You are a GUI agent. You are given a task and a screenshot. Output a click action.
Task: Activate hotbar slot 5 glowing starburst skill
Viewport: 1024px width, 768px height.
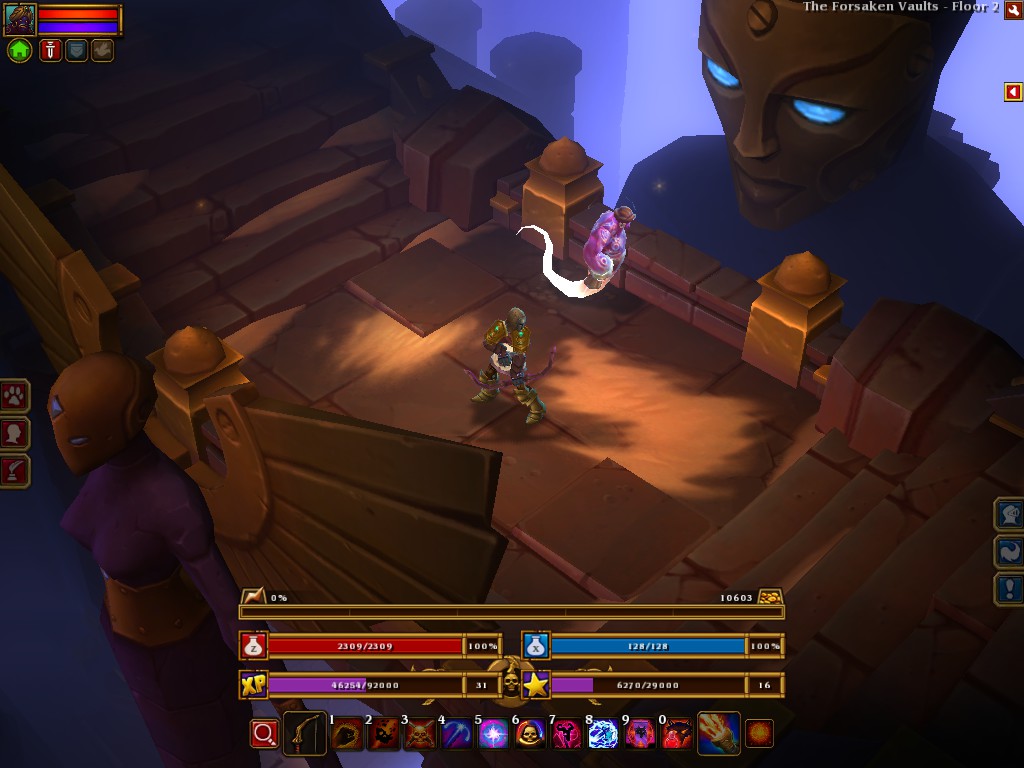pos(493,735)
